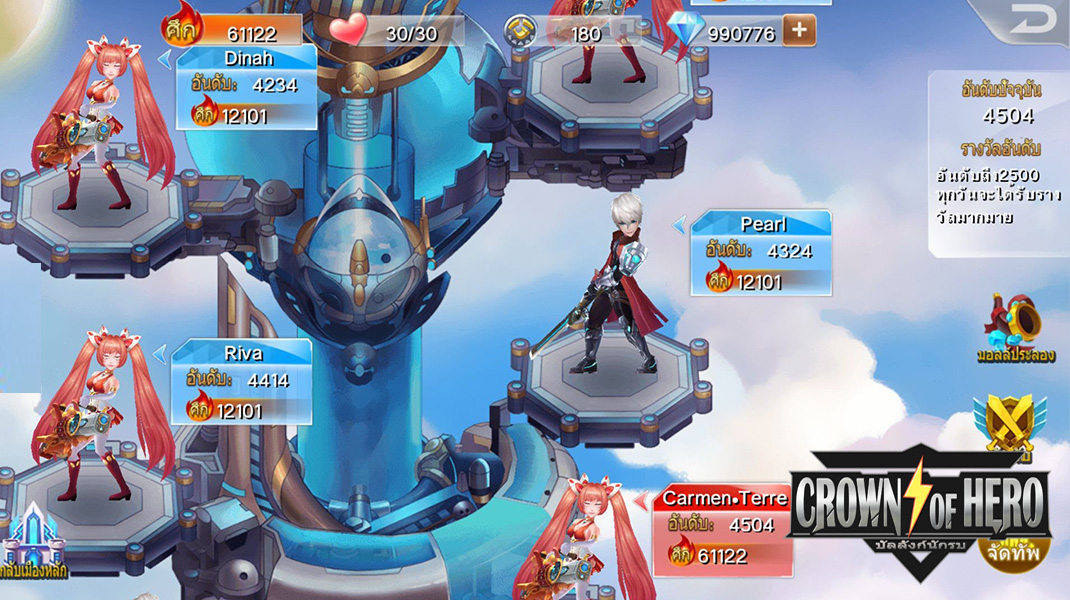
Task: Tap the plus button beside diamonds
Action: [799, 31]
